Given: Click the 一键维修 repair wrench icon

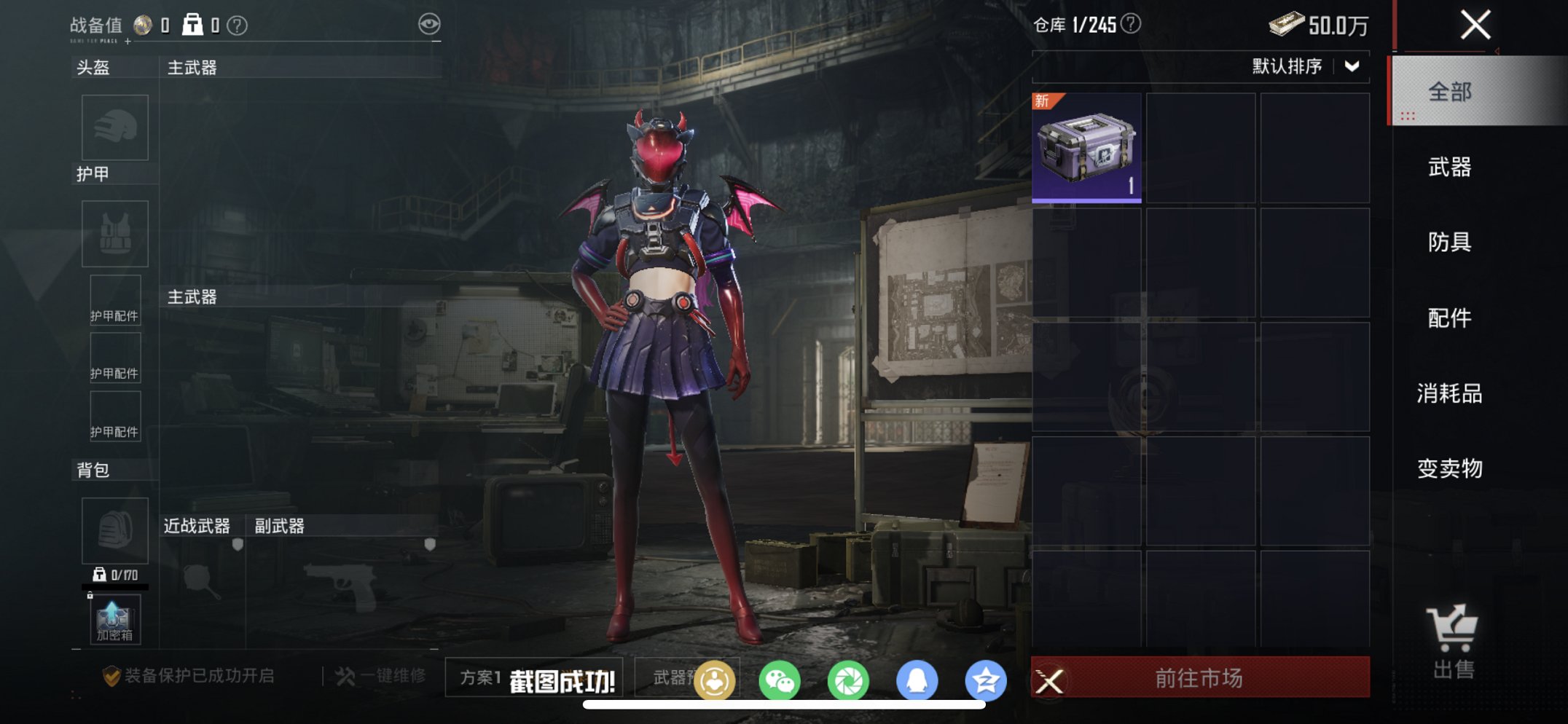Looking at the screenshot, I should point(348,676).
